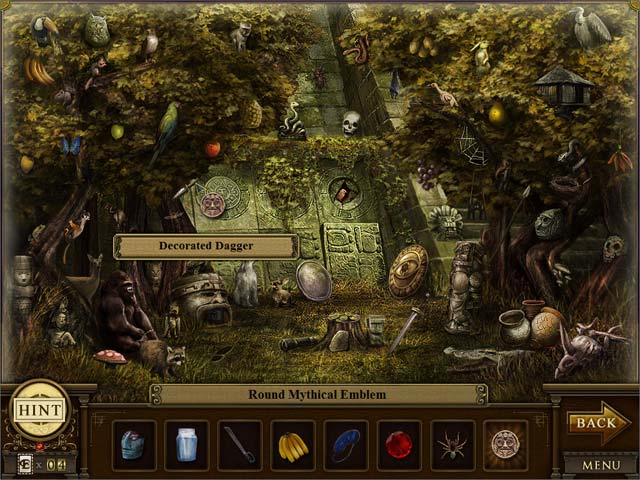The height and width of the screenshot is (480, 640).
Task: Pick the banana bunch item slot
Action: coord(293,445)
